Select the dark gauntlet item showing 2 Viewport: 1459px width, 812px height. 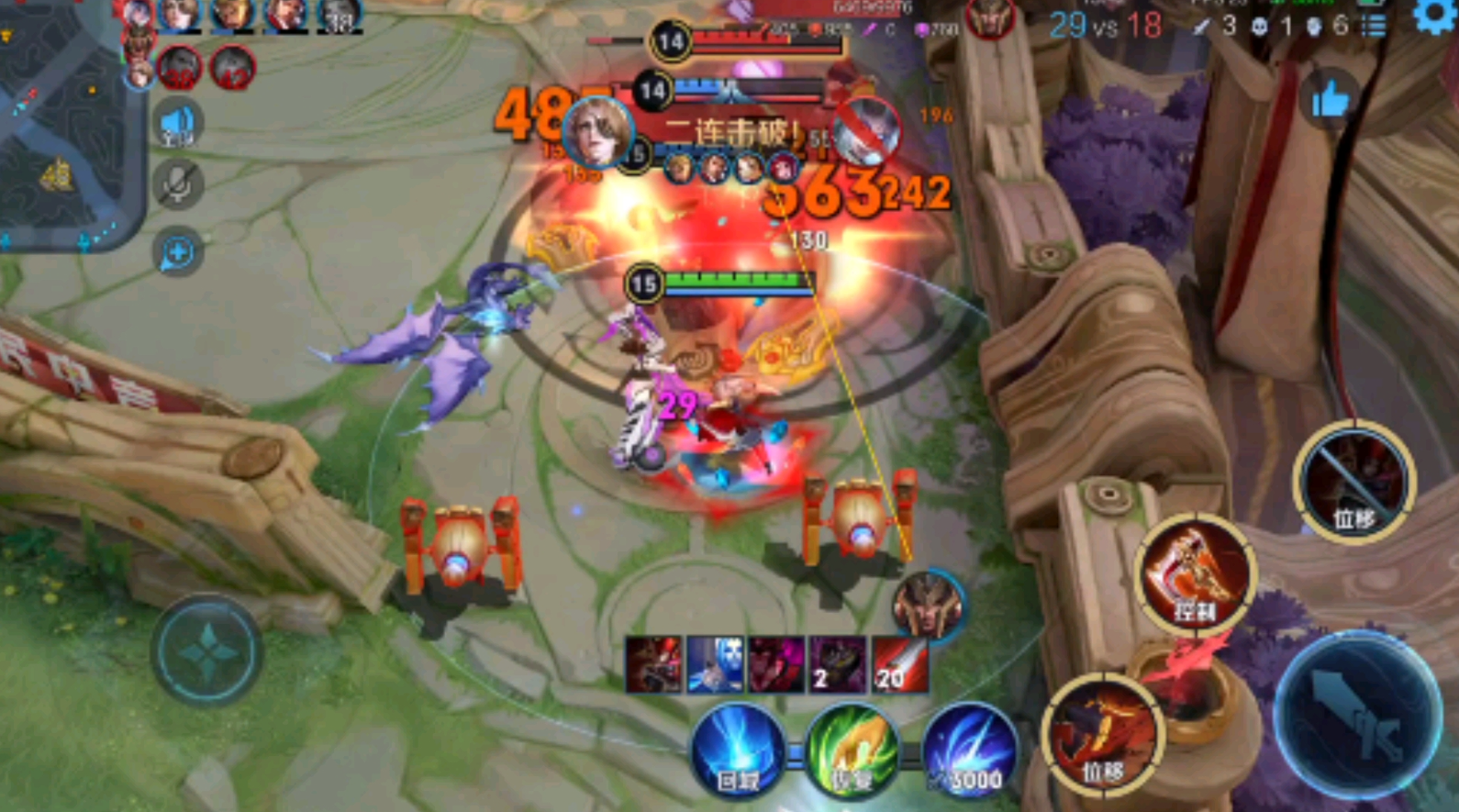[837, 664]
